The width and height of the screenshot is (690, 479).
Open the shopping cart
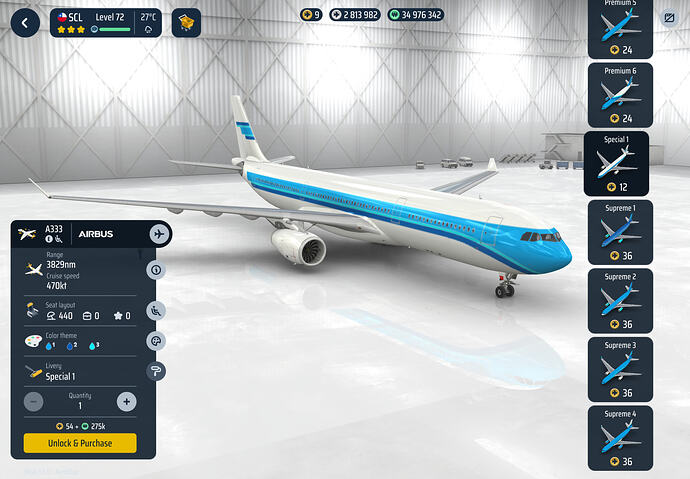185,22
